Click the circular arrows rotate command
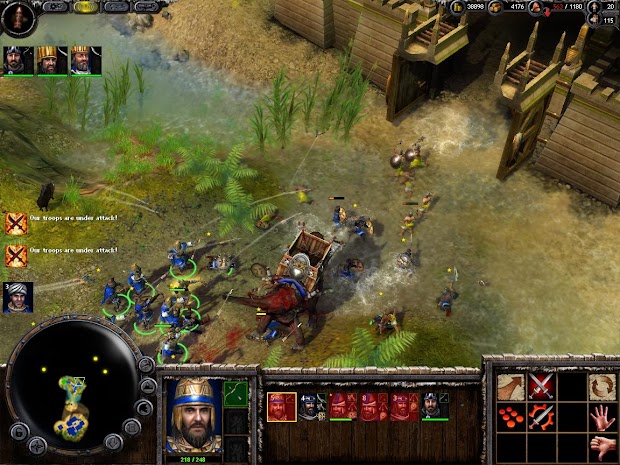The width and height of the screenshot is (620, 465). (602, 387)
